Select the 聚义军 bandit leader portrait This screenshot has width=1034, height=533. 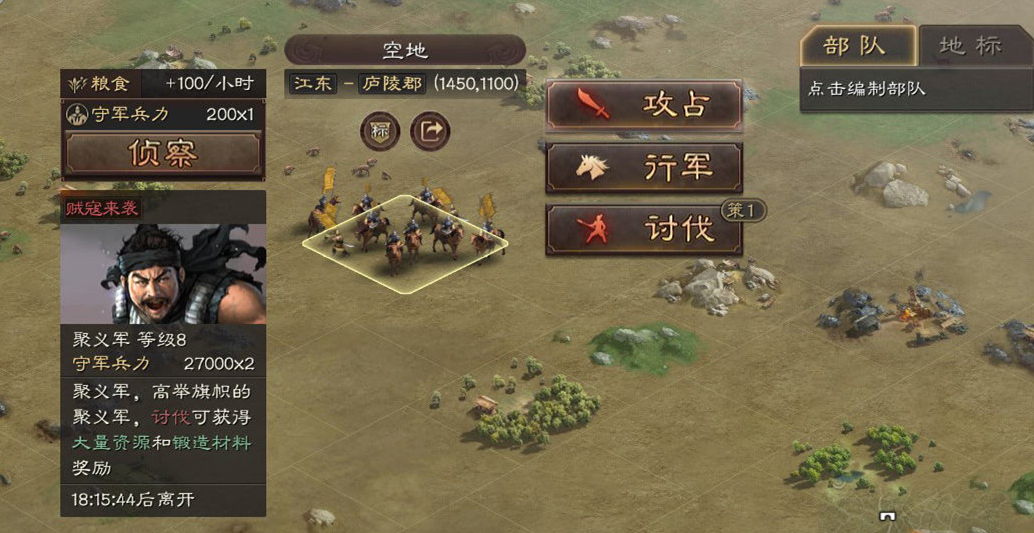point(163,273)
